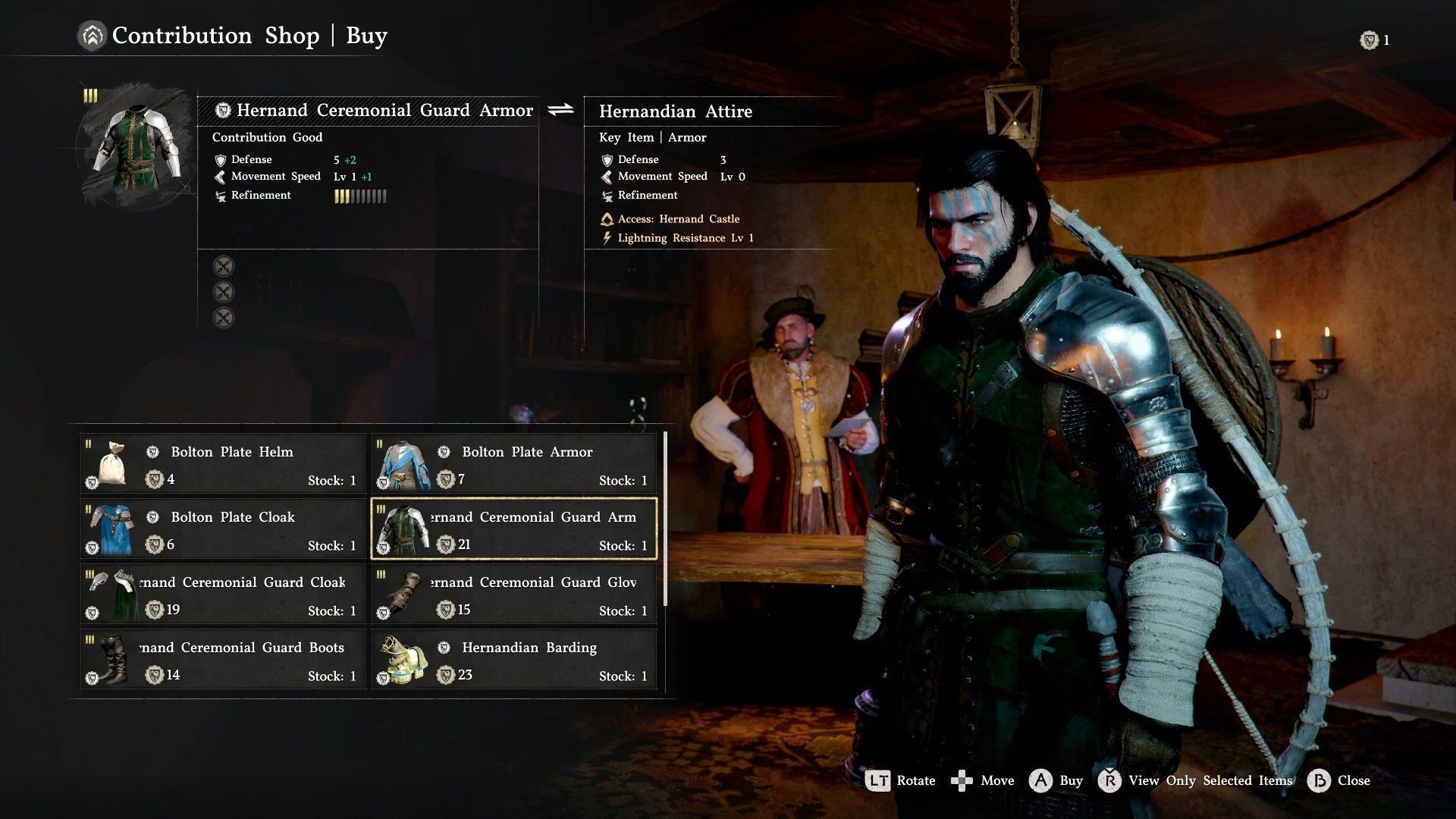
Task: Close the Contribution Shop
Action: 1353,780
